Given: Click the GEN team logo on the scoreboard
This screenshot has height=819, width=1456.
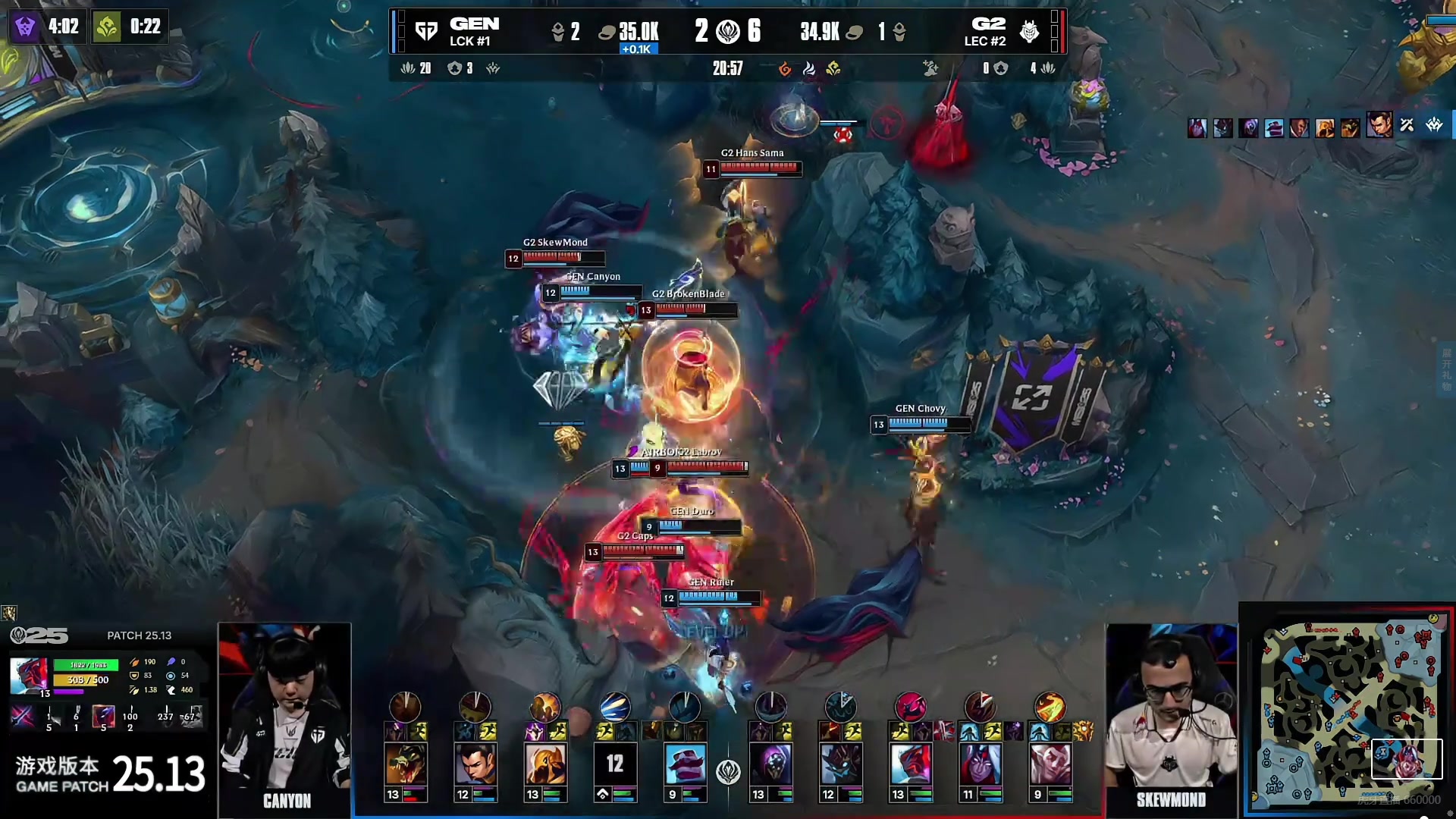Looking at the screenshot, I should 426,31.
